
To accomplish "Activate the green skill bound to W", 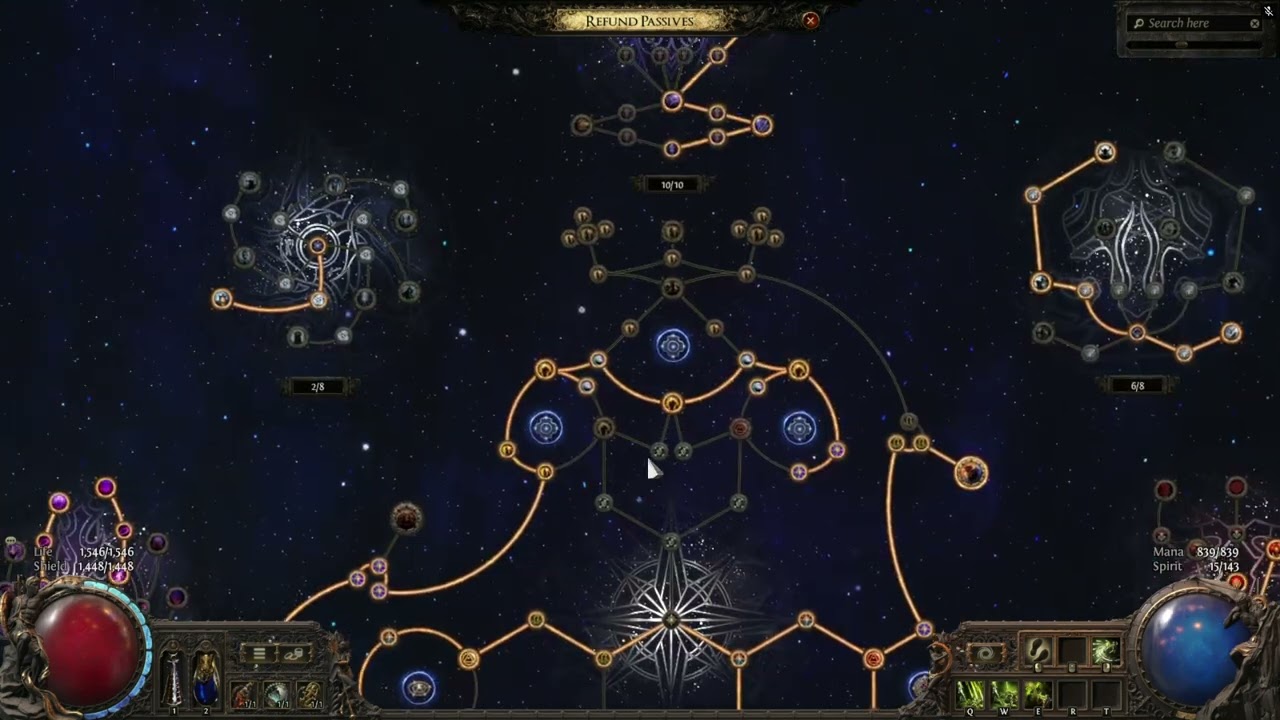I will tap(1004, 693).
